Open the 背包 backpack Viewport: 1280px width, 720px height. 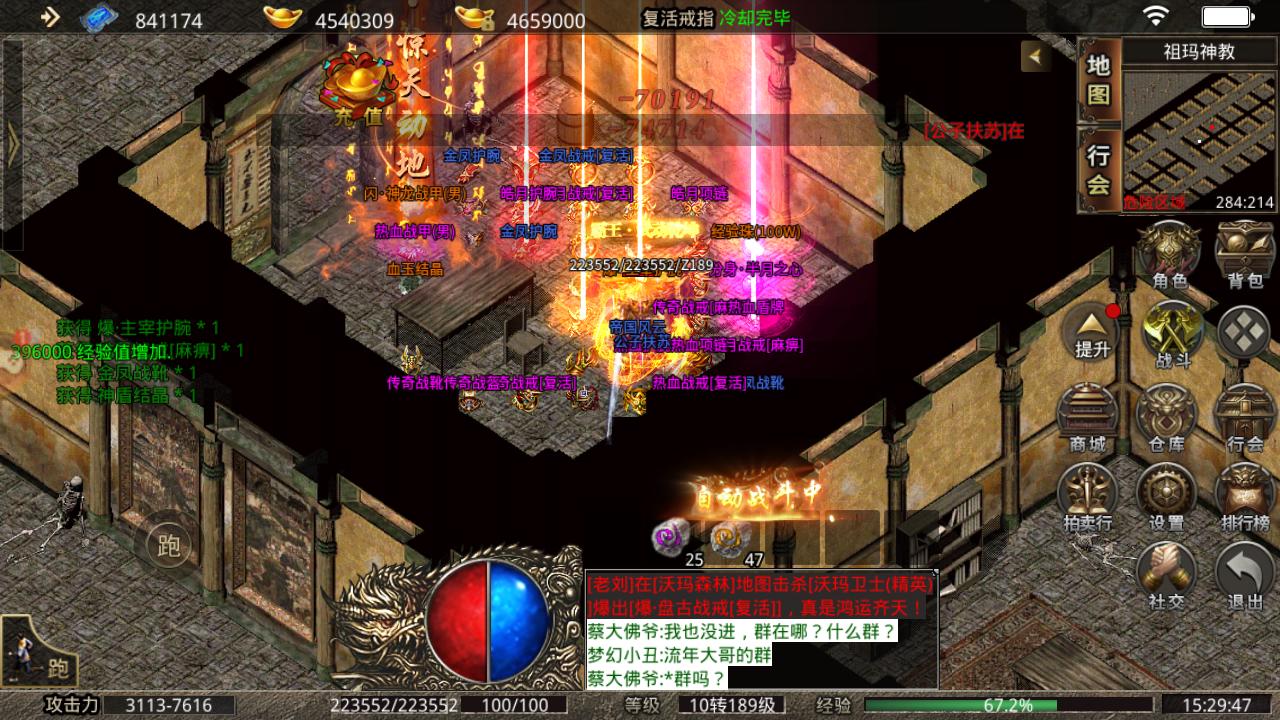(1245, 254)
